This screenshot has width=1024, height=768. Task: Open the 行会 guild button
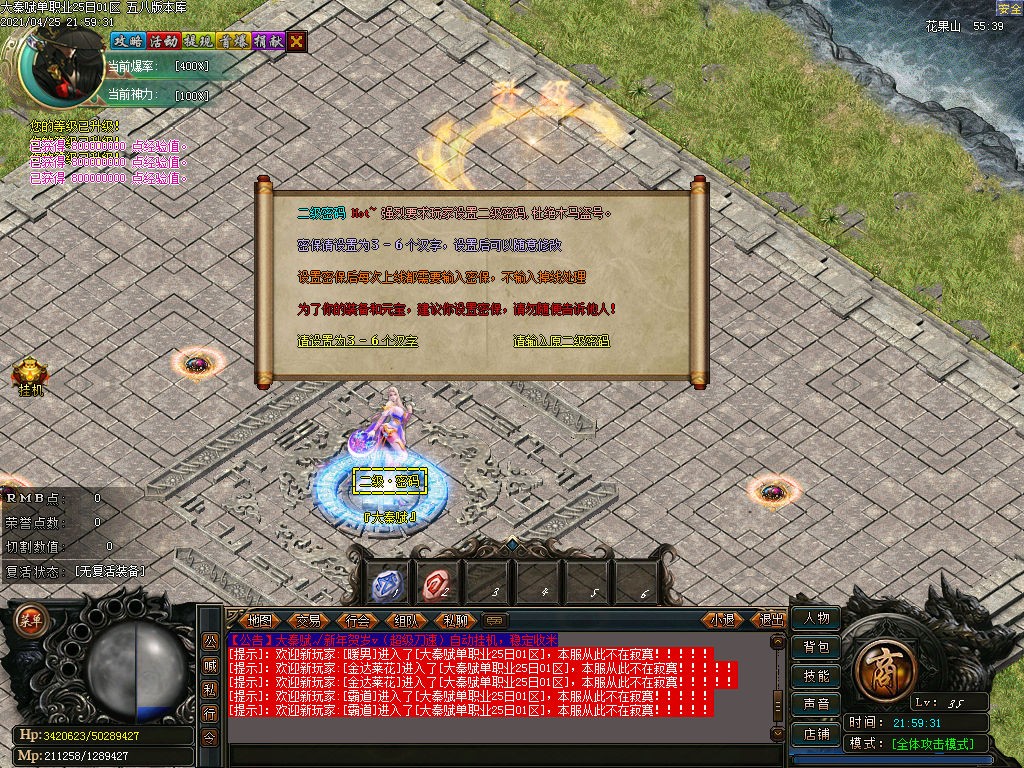coord(357,620)
